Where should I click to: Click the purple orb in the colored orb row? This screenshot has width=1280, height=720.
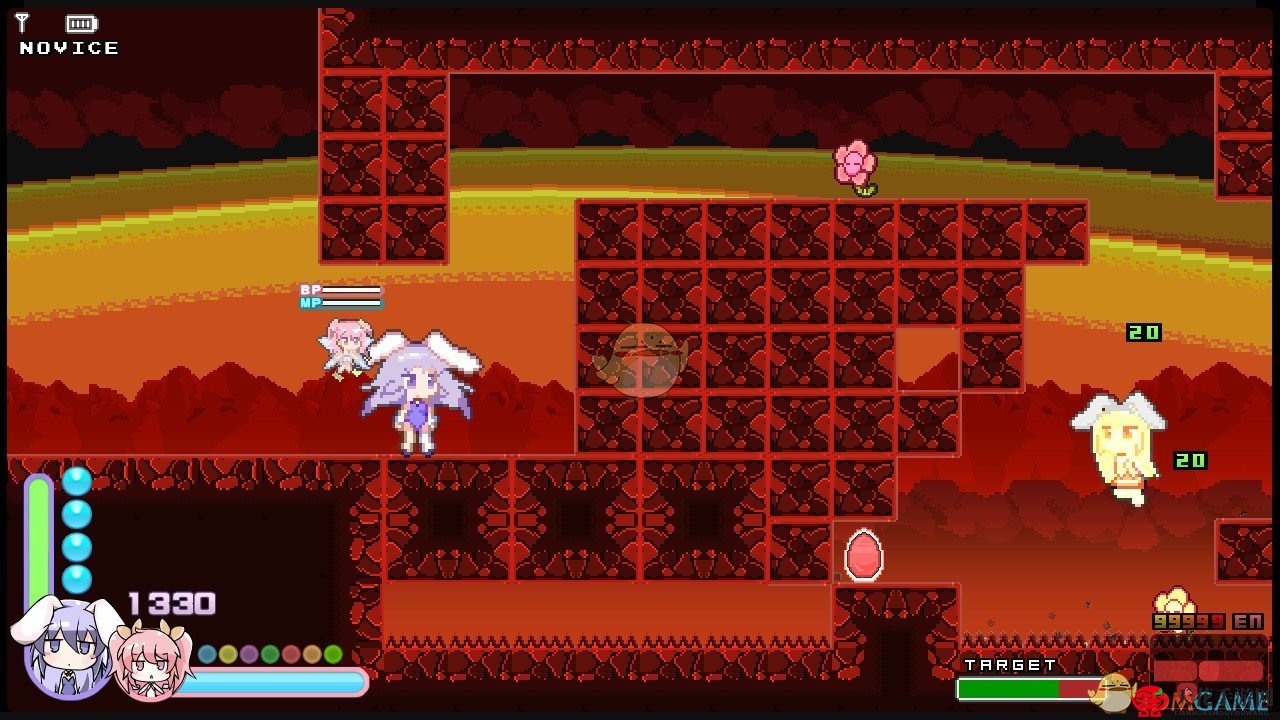tap(249, 655)
